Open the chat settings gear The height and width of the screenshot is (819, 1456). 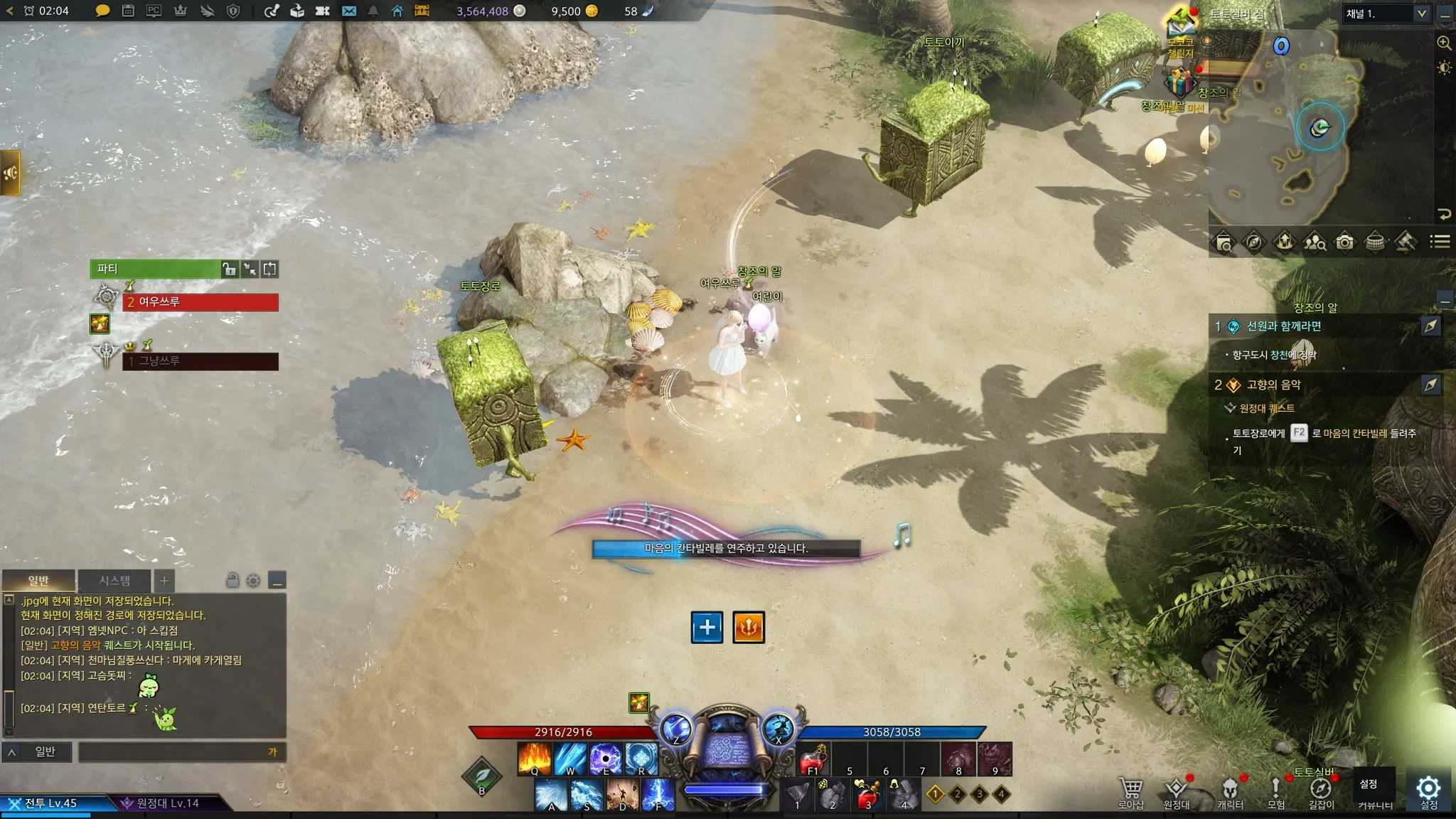pos(253,581)
